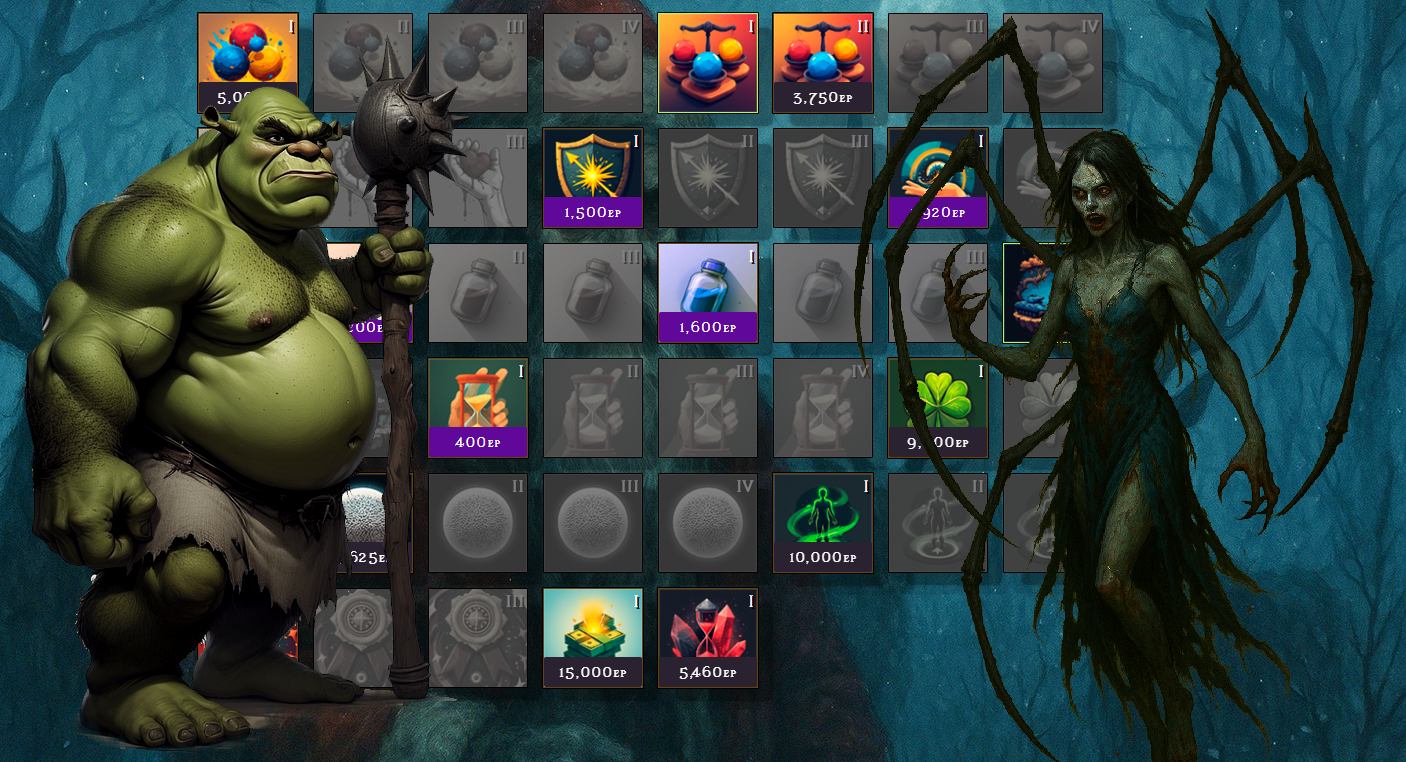
Task: Select the tier I balance scales upgrade
Action: (707, 62)
